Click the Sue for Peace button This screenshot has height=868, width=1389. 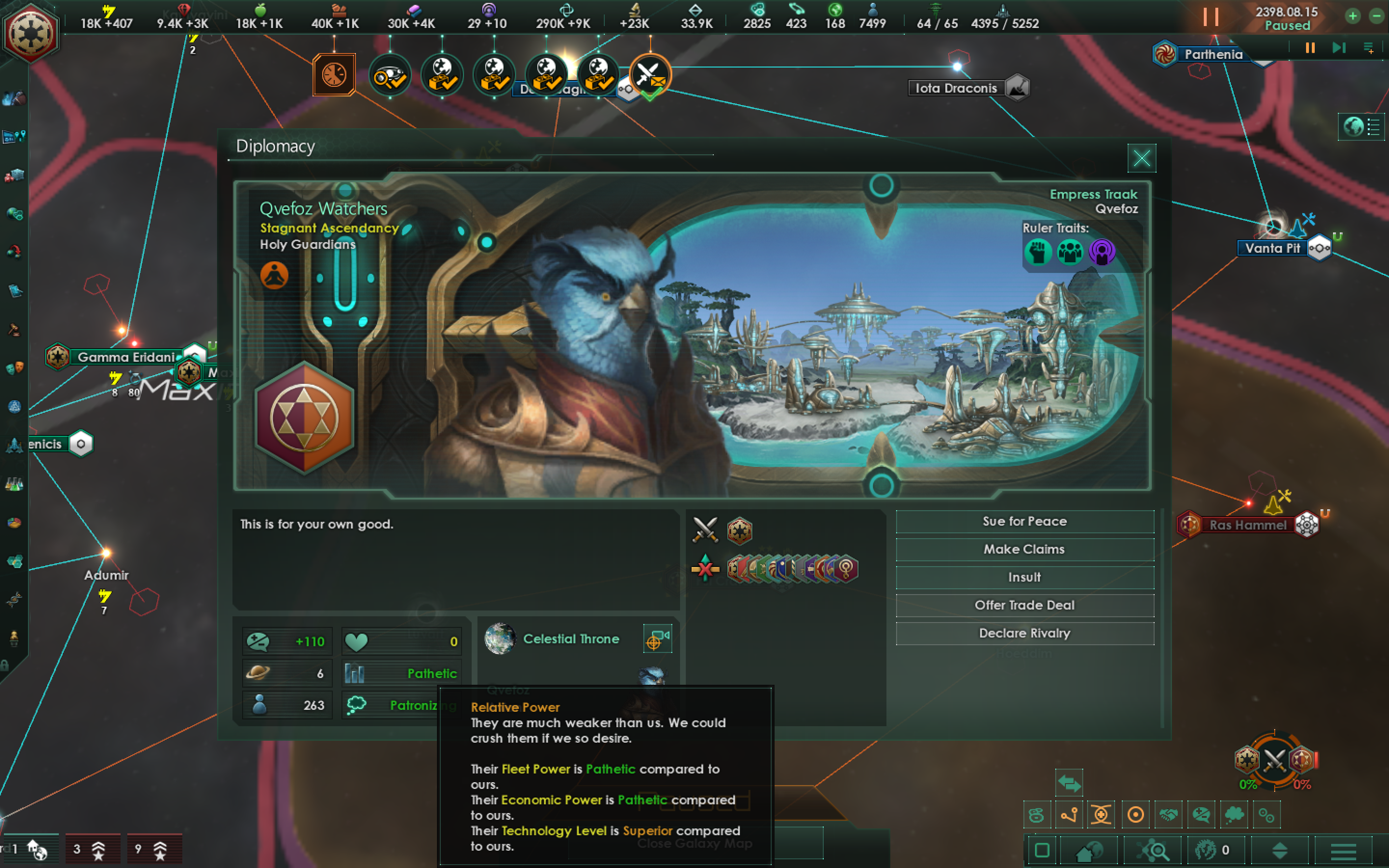[x=1024, y=521]
